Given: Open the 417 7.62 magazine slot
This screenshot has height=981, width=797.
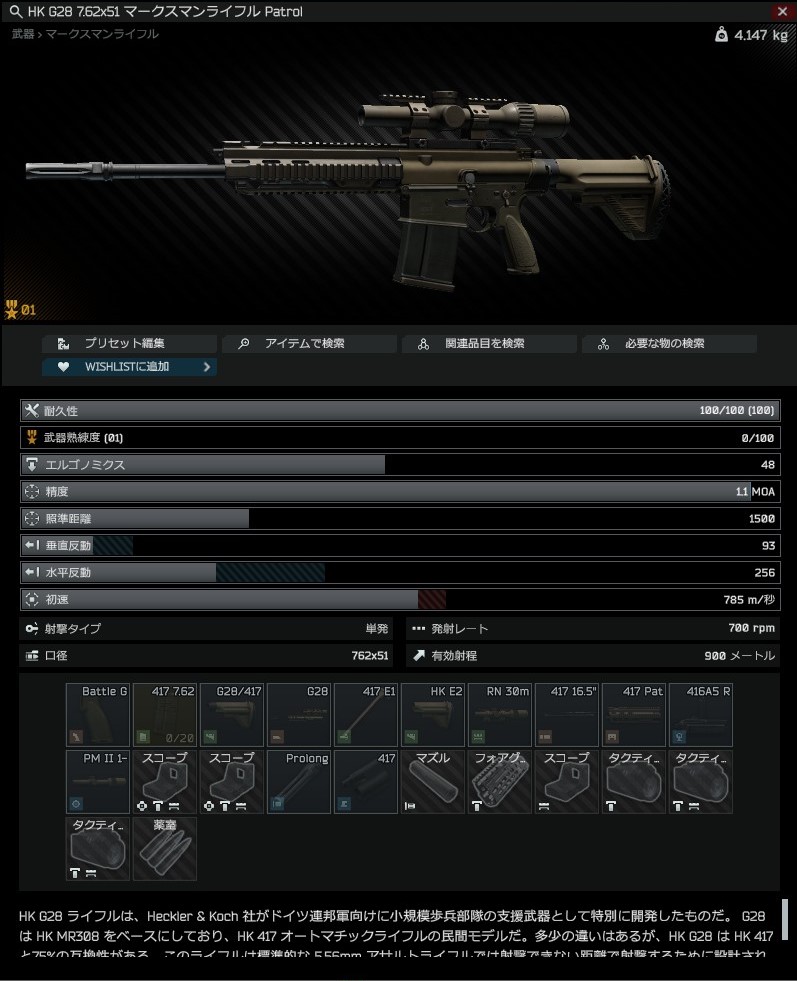Looking at the screenshot, I should pyautogui.click(x=165, y=715).
